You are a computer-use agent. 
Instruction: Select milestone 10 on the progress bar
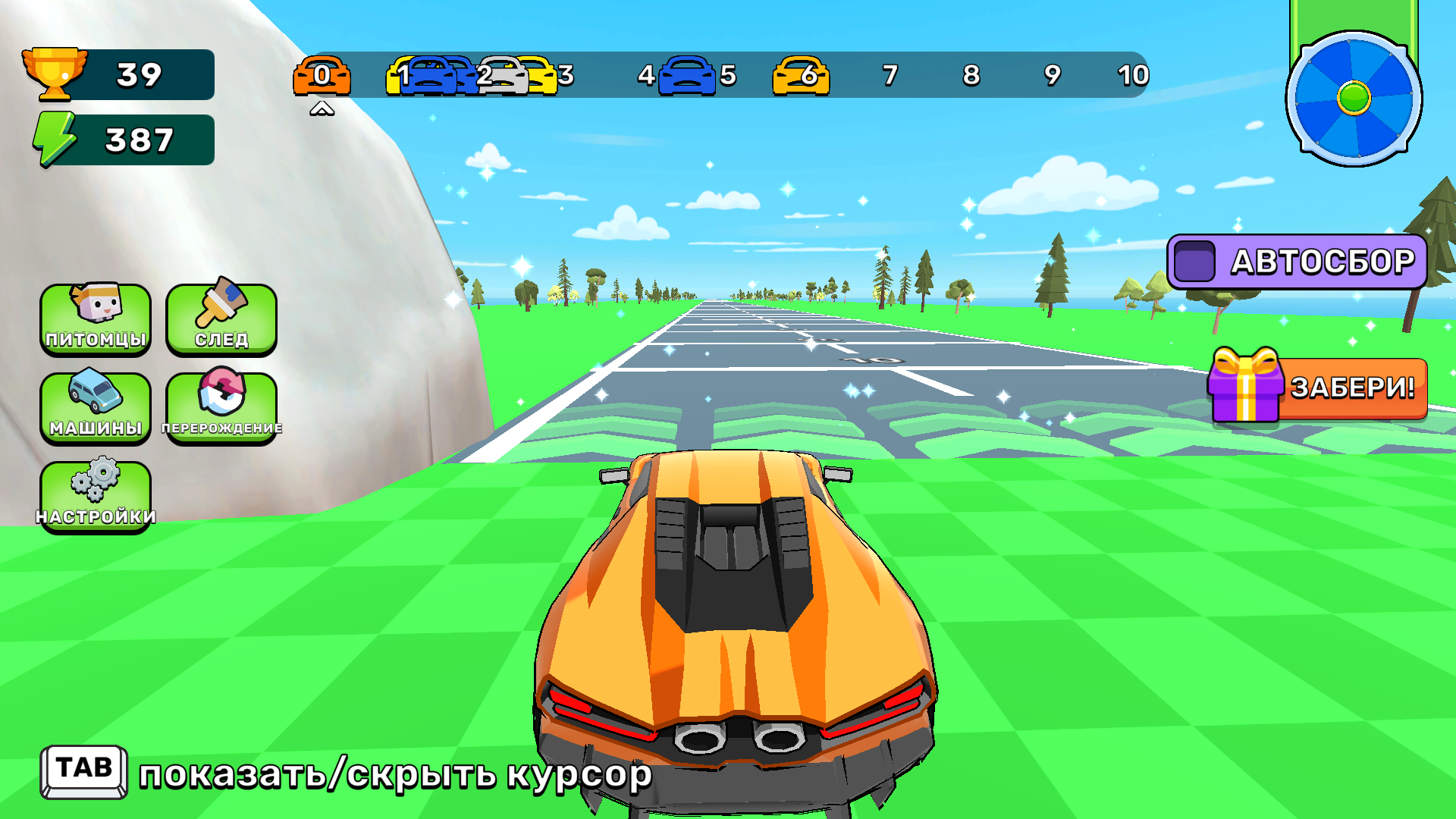point(1131,76)
